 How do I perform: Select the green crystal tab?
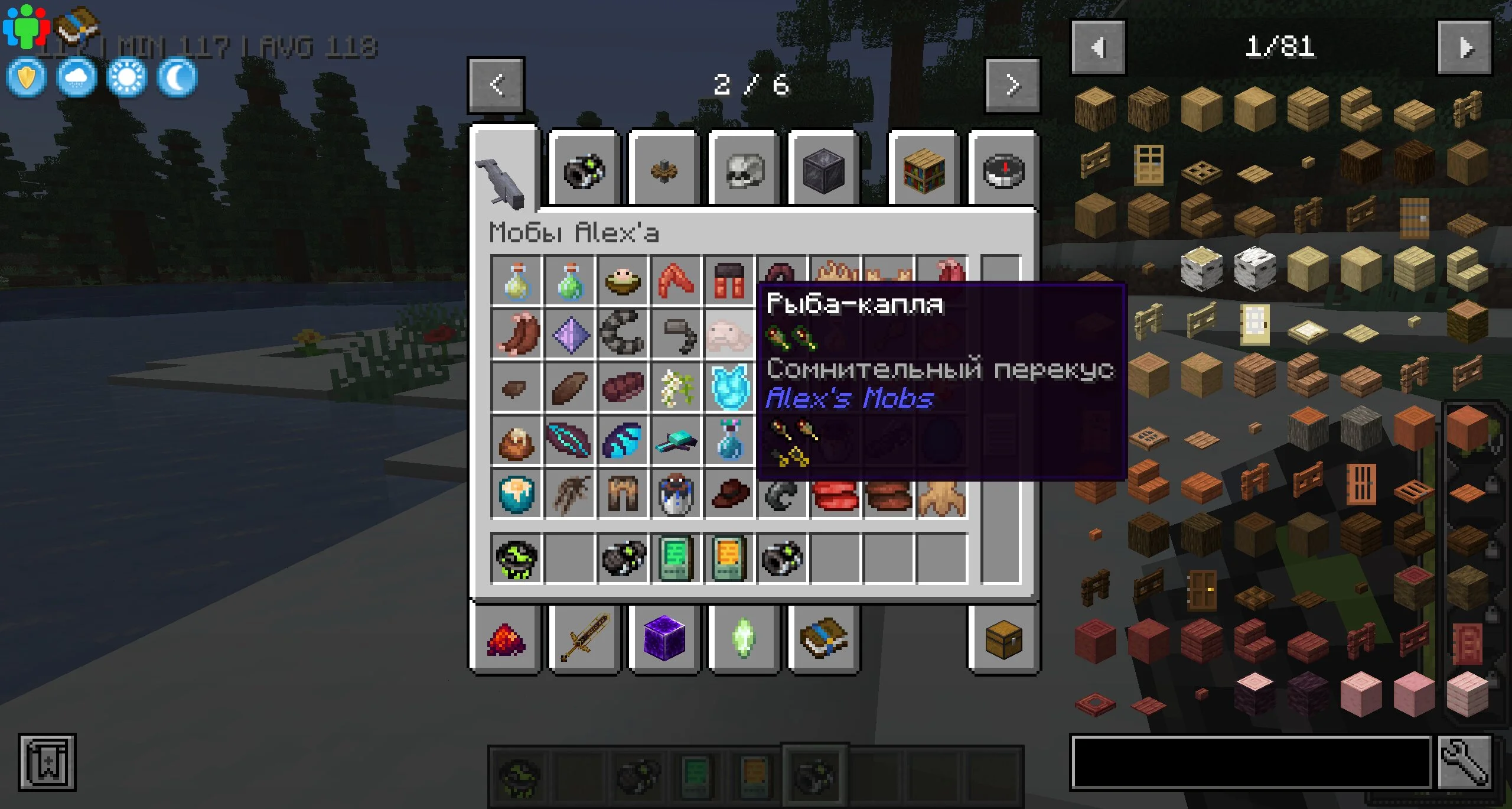[x=744, y=639]
